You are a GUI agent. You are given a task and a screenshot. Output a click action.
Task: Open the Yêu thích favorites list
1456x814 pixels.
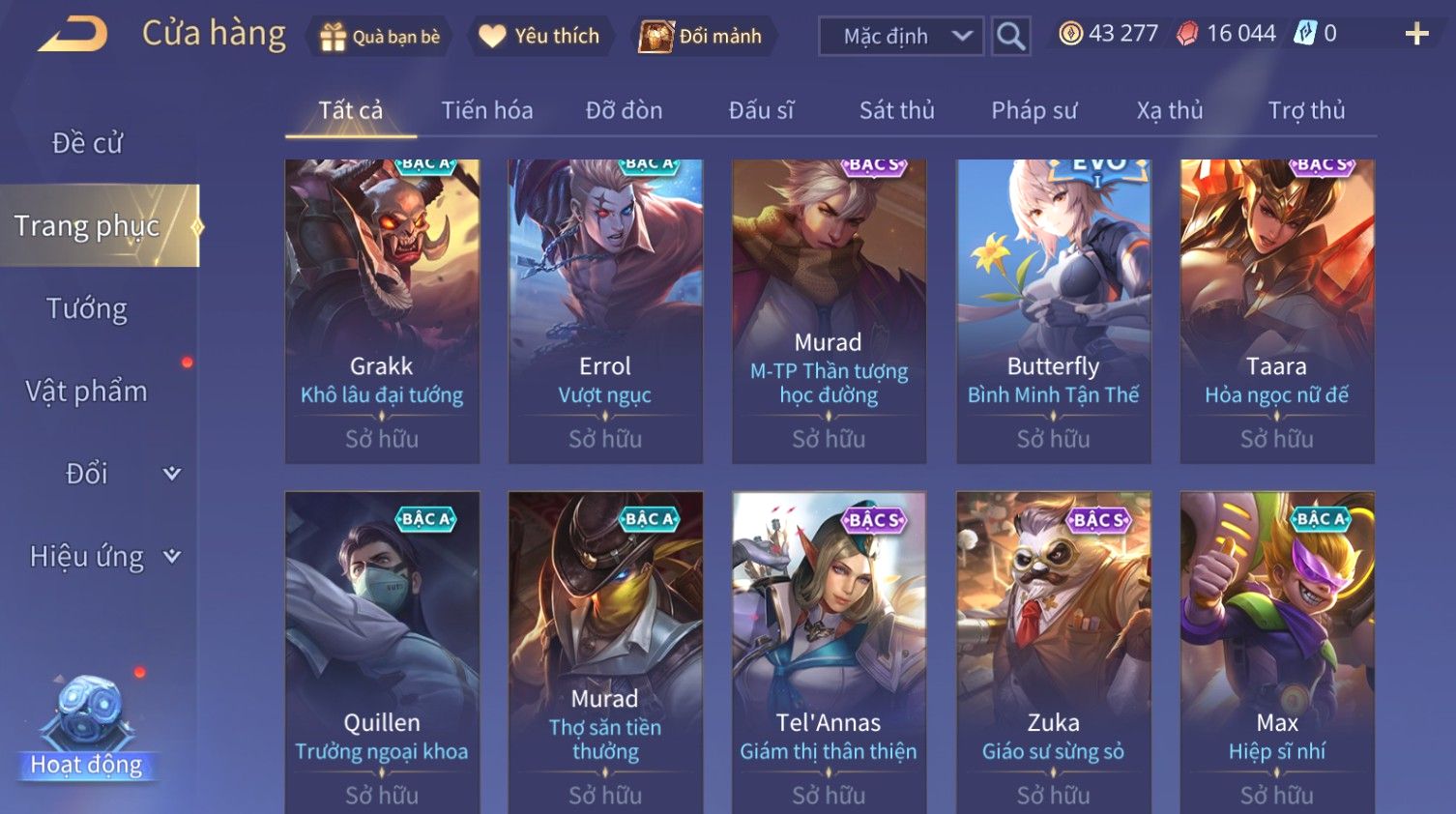pyautogui.click(x=540, y=37)
